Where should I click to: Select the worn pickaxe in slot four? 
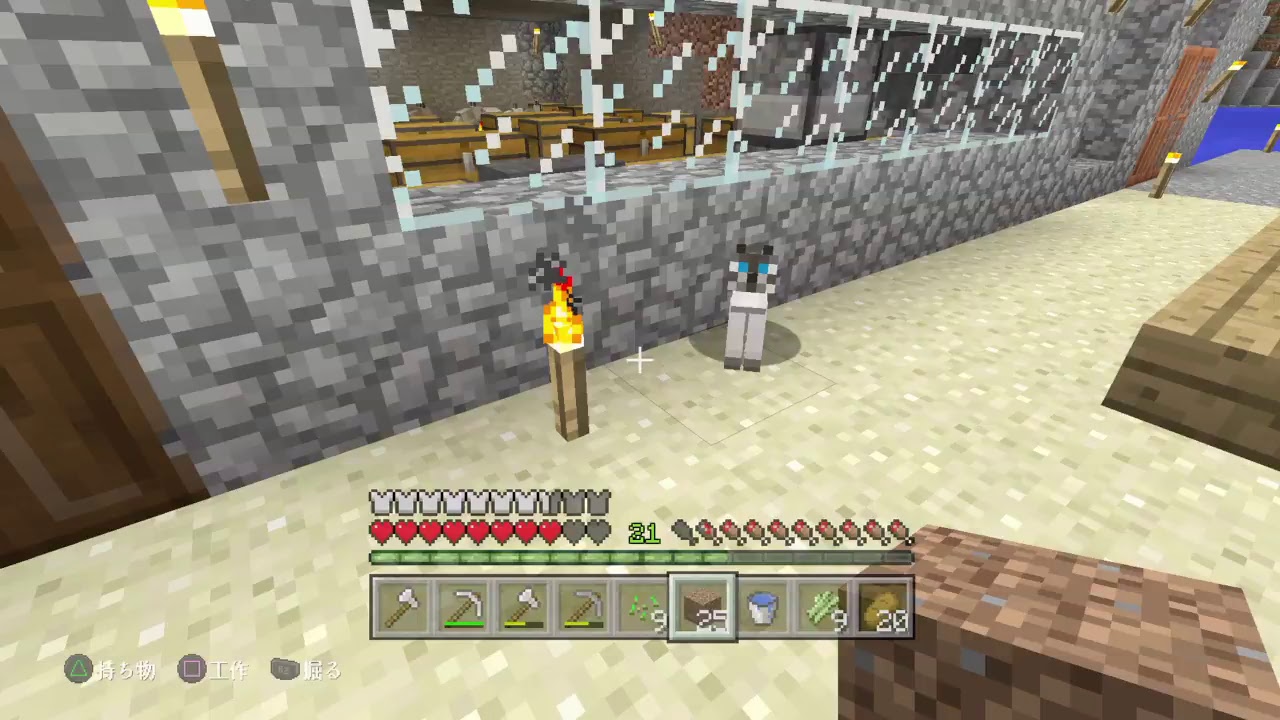point(583,605)
